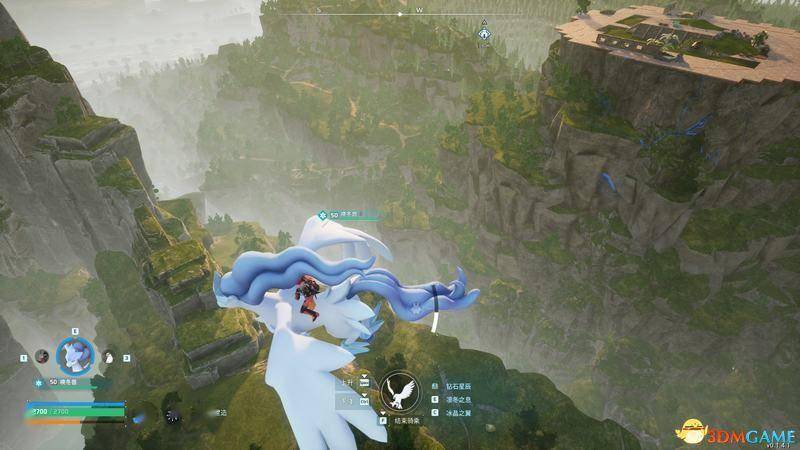This screenshot has height=450, width=800.
Task: Select the active pal portrait in the party wheel
Action: pyautogui.click(x=74, y=354)
